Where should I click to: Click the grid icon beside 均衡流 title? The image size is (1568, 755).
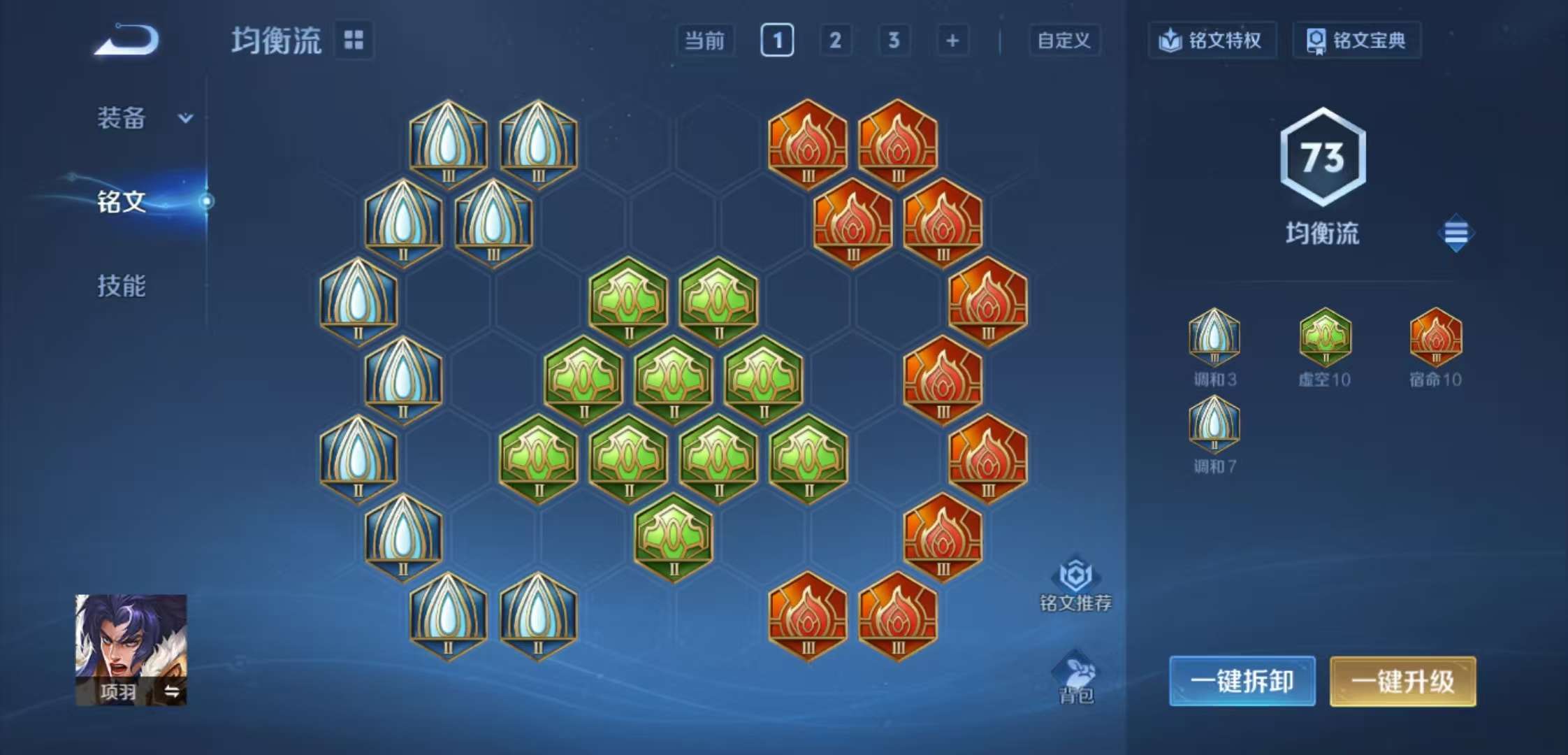(355, 41)
